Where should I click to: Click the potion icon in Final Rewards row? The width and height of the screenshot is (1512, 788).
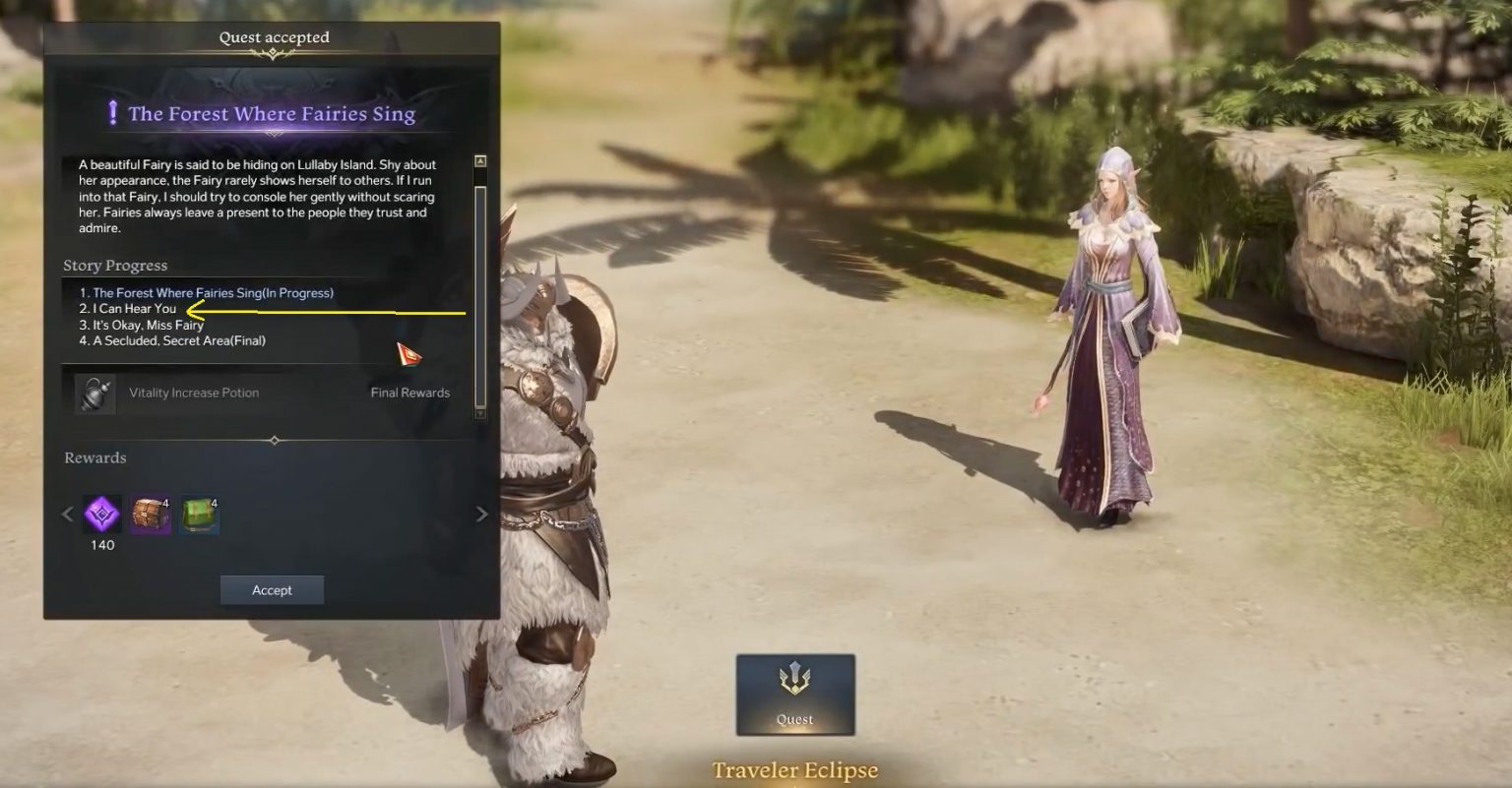pyautogui.click(x=94, y=392)
